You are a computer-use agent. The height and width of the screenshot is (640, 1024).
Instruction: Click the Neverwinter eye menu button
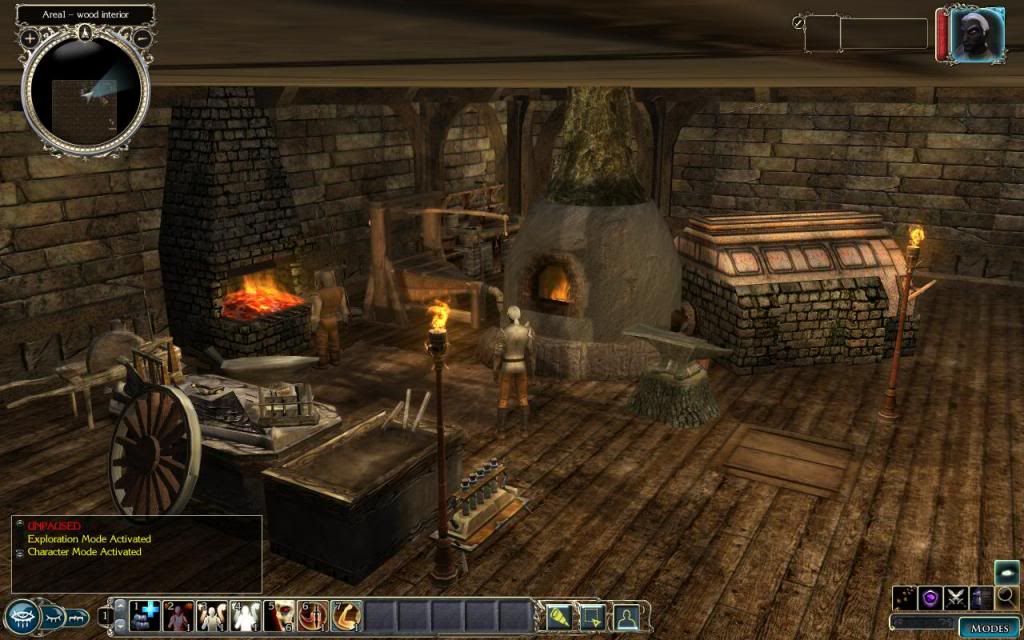click(22, 616)
